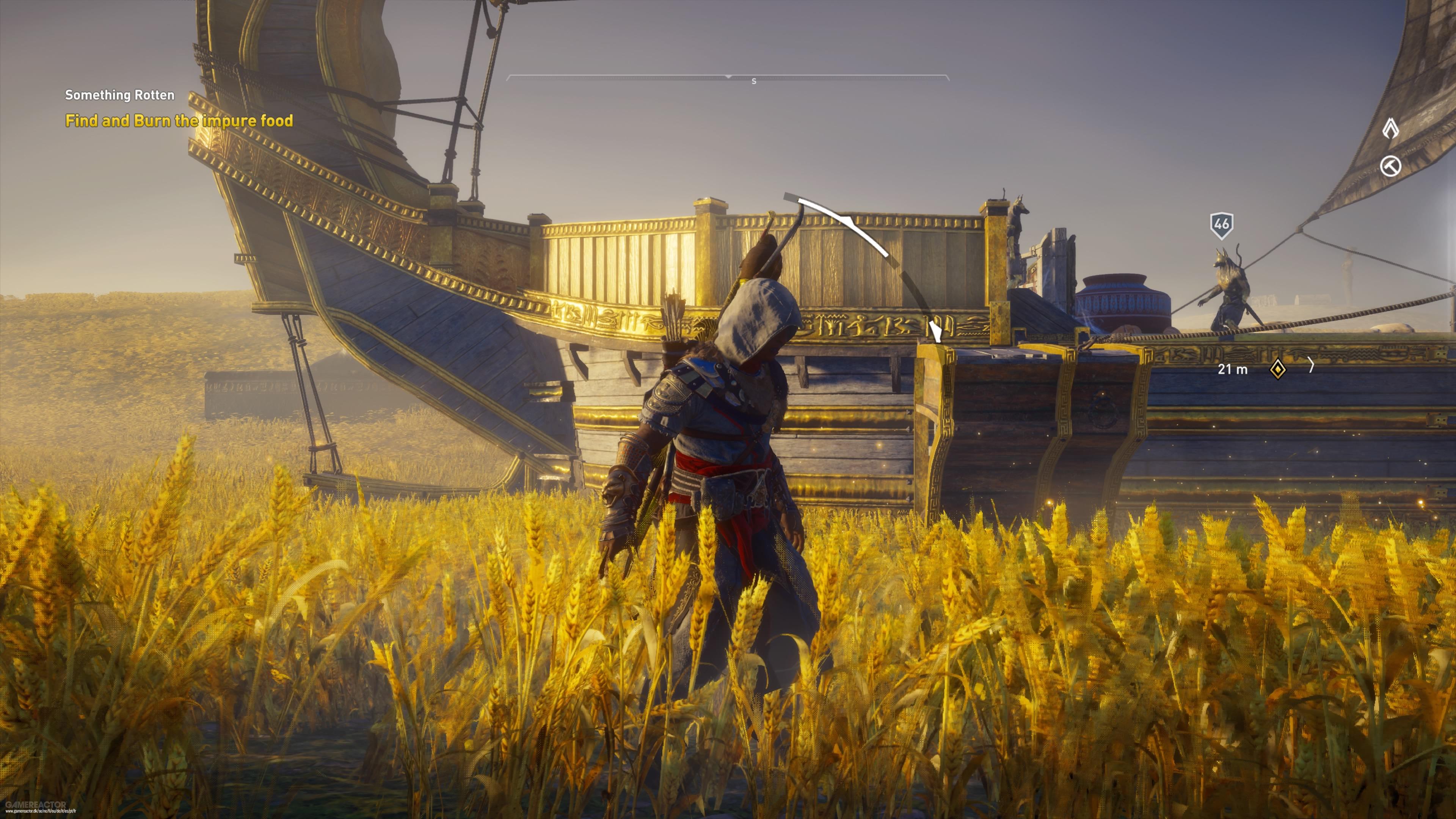Expand the chevron beside the 21 m marker

tap(1312, 366)
